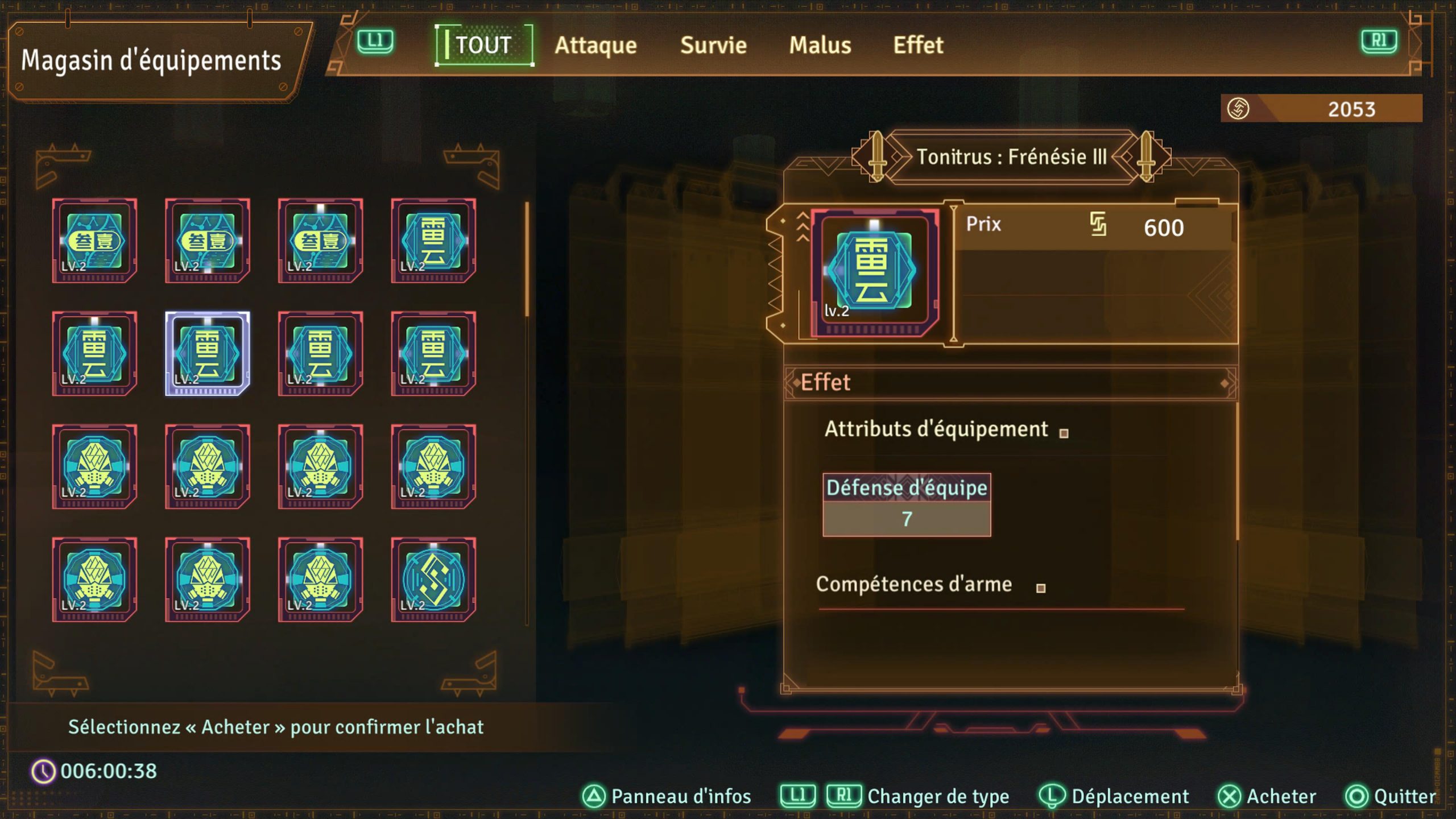The height and width of the screenshot is (819, 1456).
Task: Select the S-symbol equipment item
Action: tap(433, 580)
